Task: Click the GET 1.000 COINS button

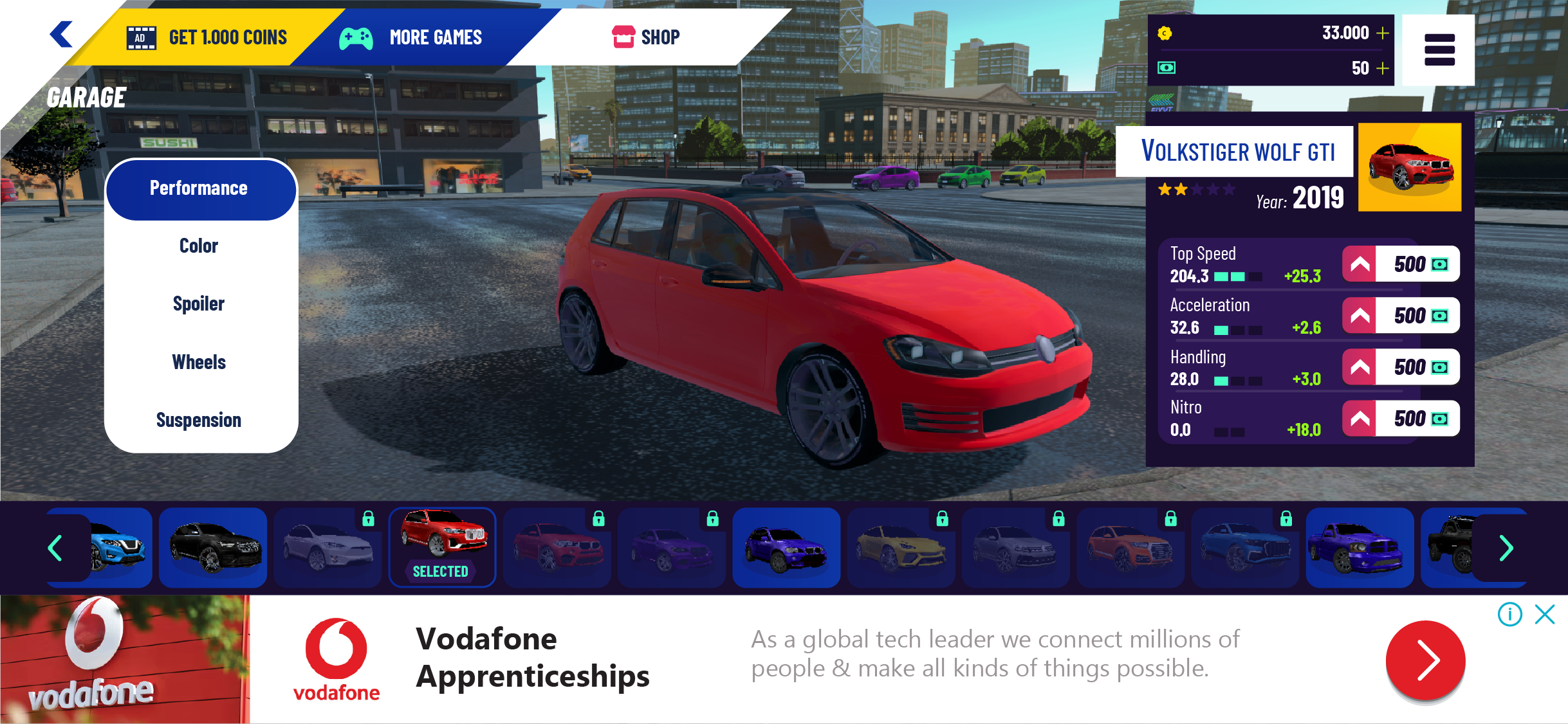Action: [226, 37]
